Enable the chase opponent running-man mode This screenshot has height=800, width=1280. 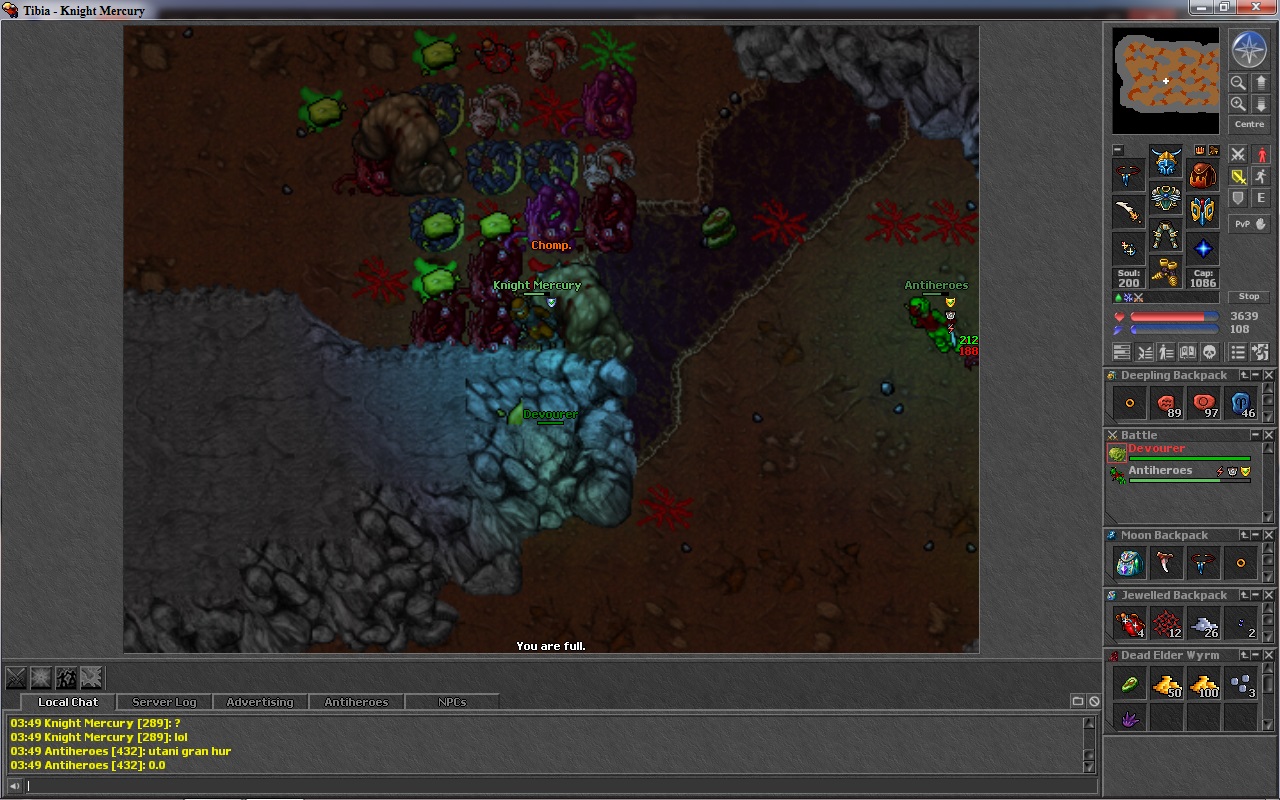point(1260,177)
